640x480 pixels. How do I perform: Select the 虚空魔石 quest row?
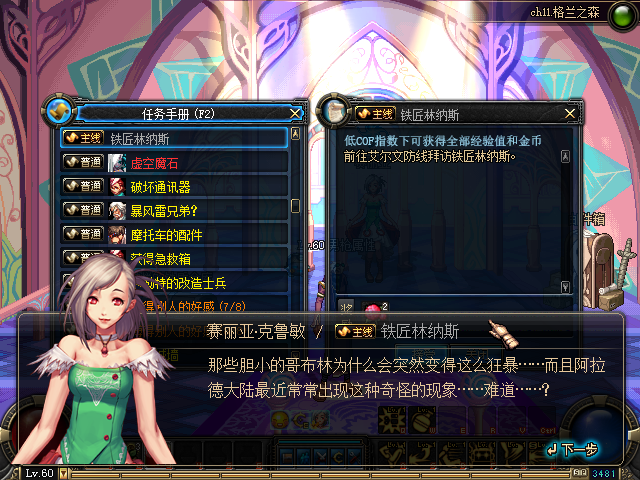point(174,162)
